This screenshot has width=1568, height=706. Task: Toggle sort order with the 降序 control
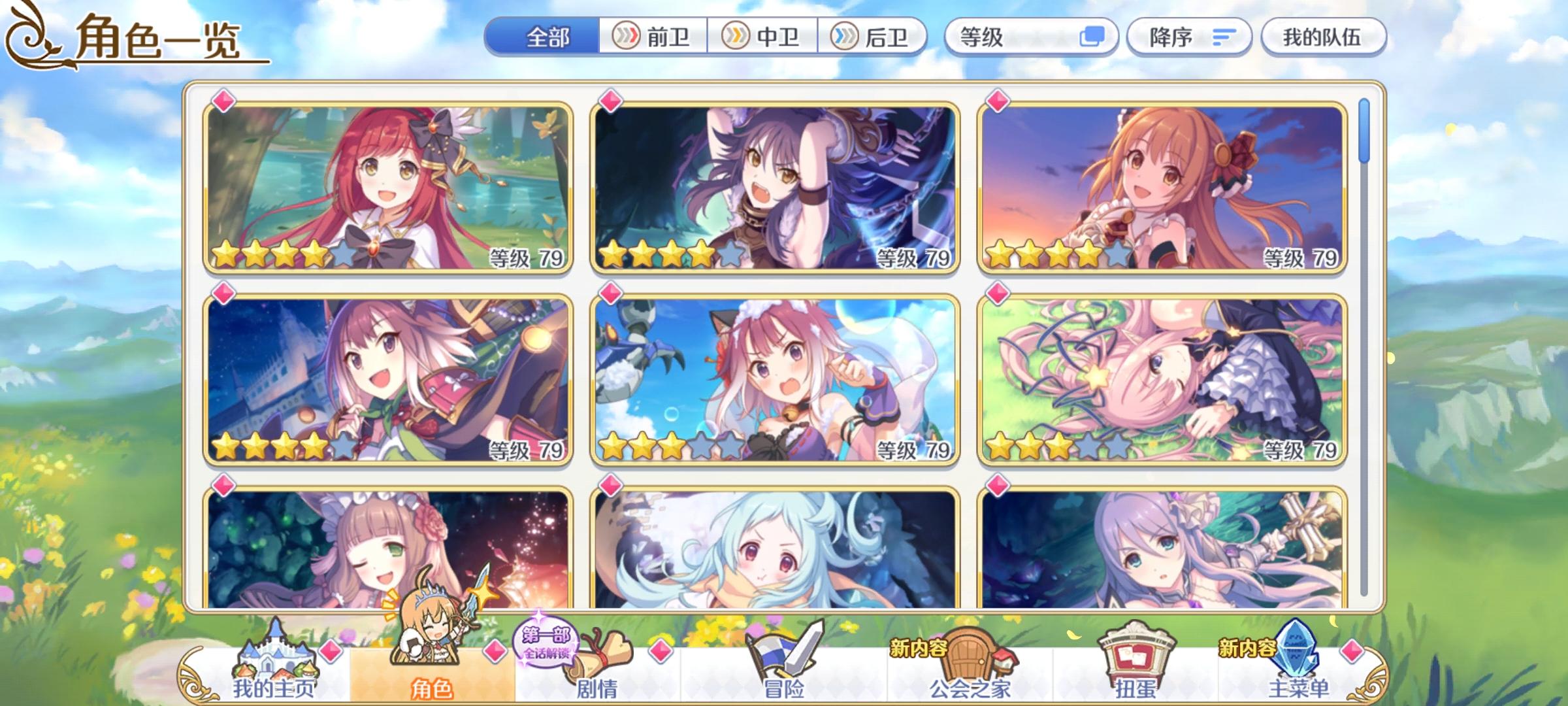tap(1189, 37)
